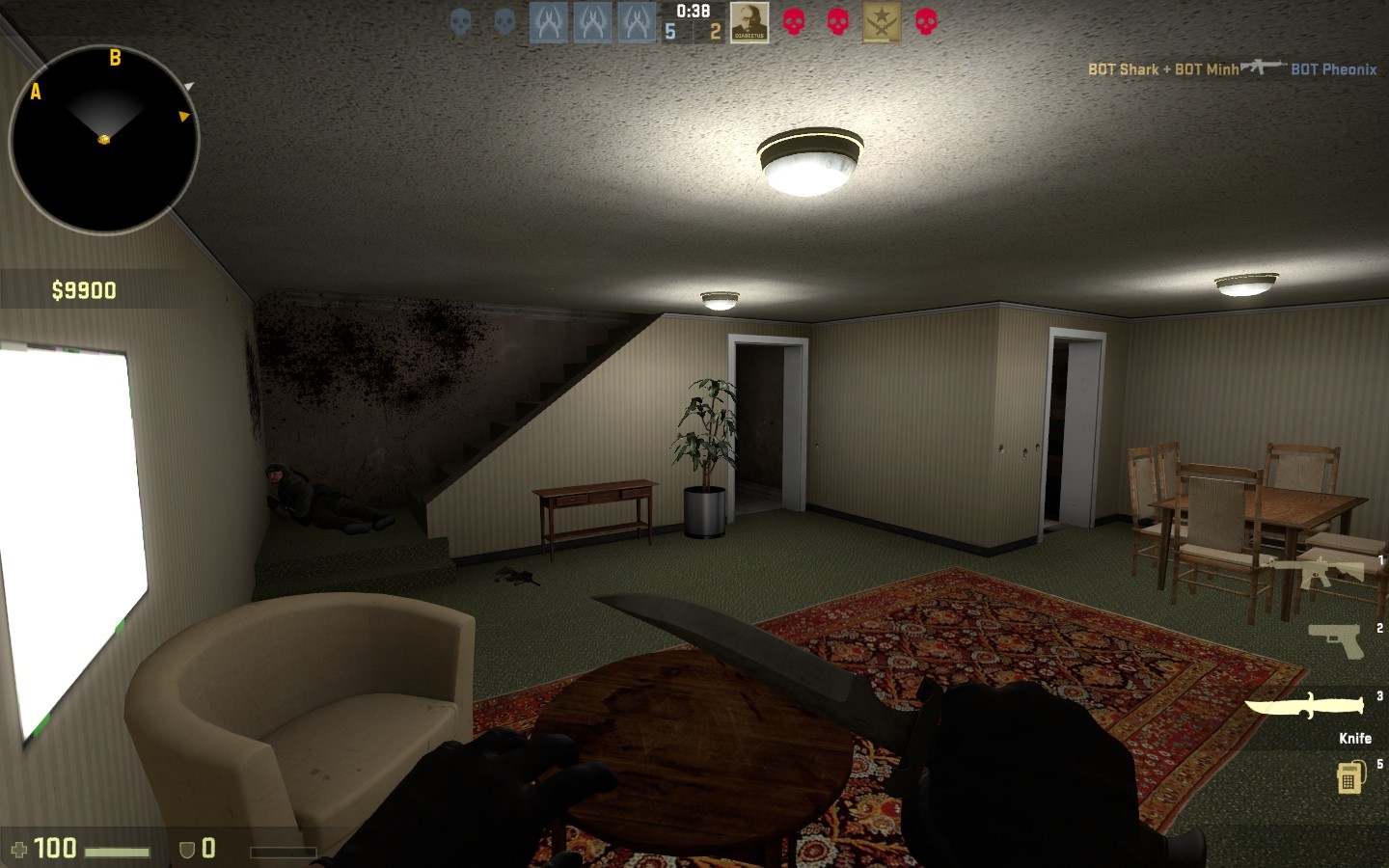Screen dimensions: 1389x868
Task: Click the AK-47 icon in the kill feed
Action: 1262,68
